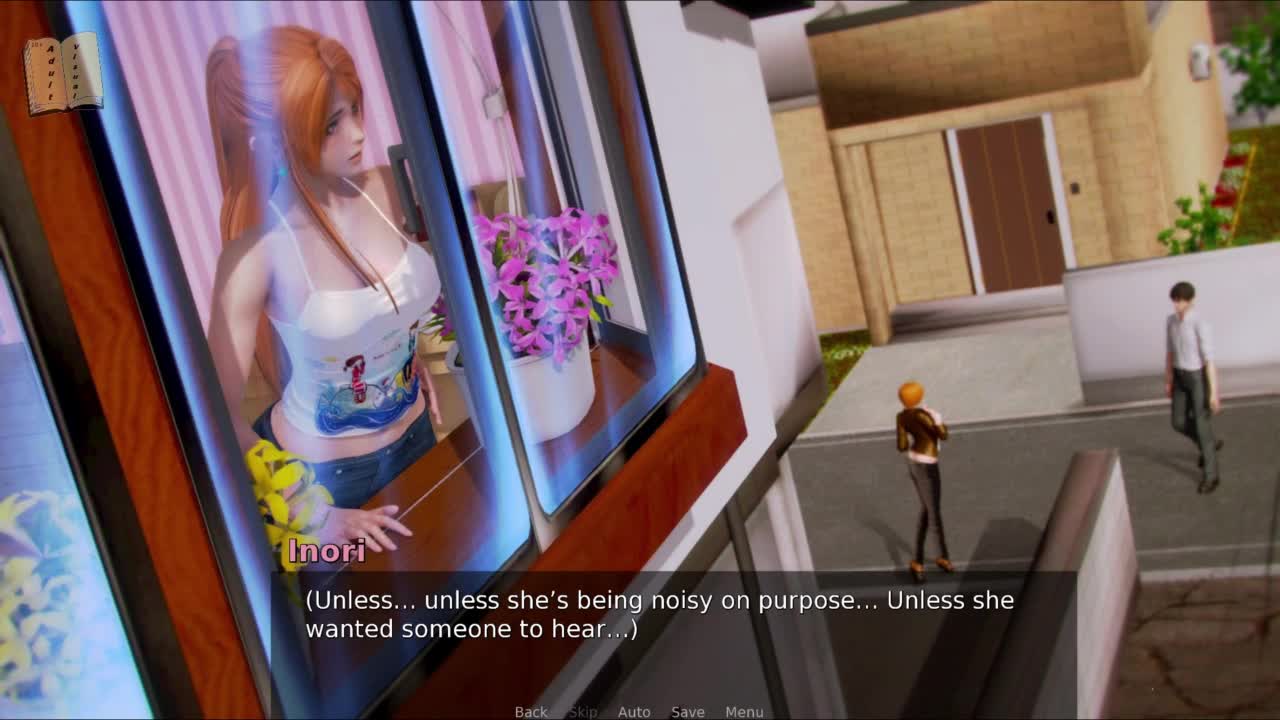Advance Inori's dialogue text box
The height and width of the screenshot is (720, 1280).
[x=660, y=615]
